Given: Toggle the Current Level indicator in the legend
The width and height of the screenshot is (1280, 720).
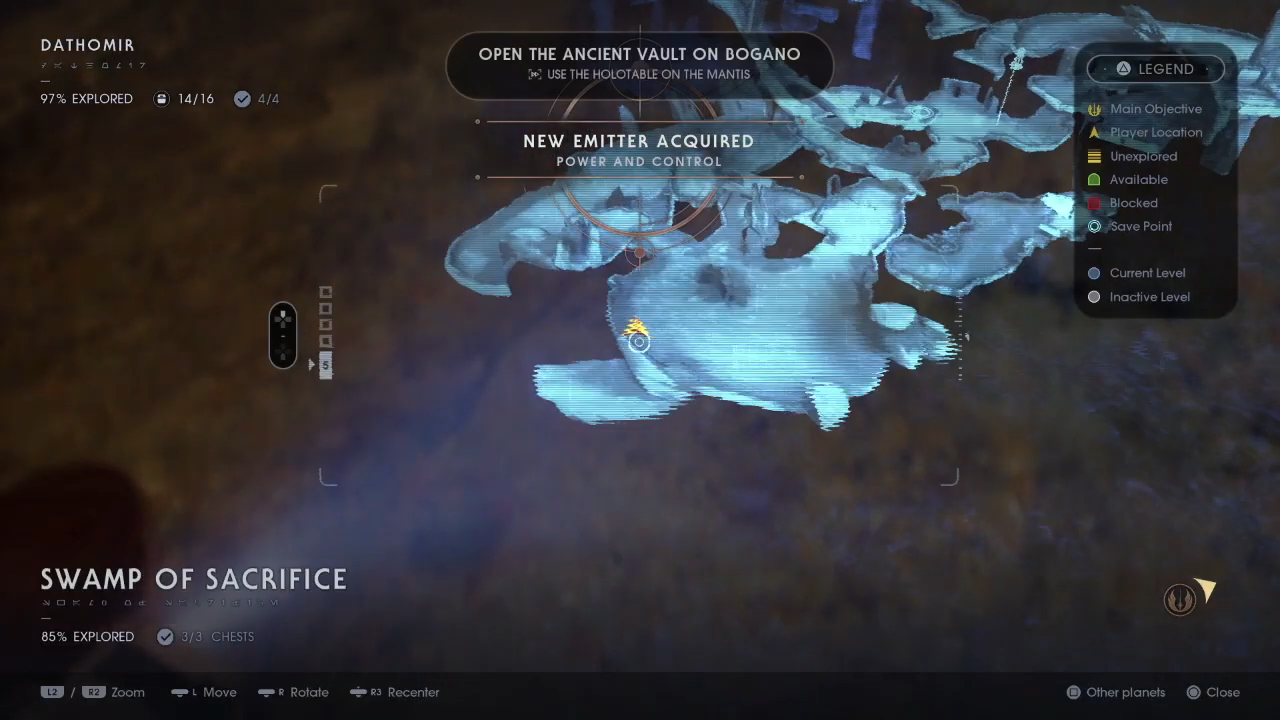Looking at the screenshot, I should point(1094,272).
